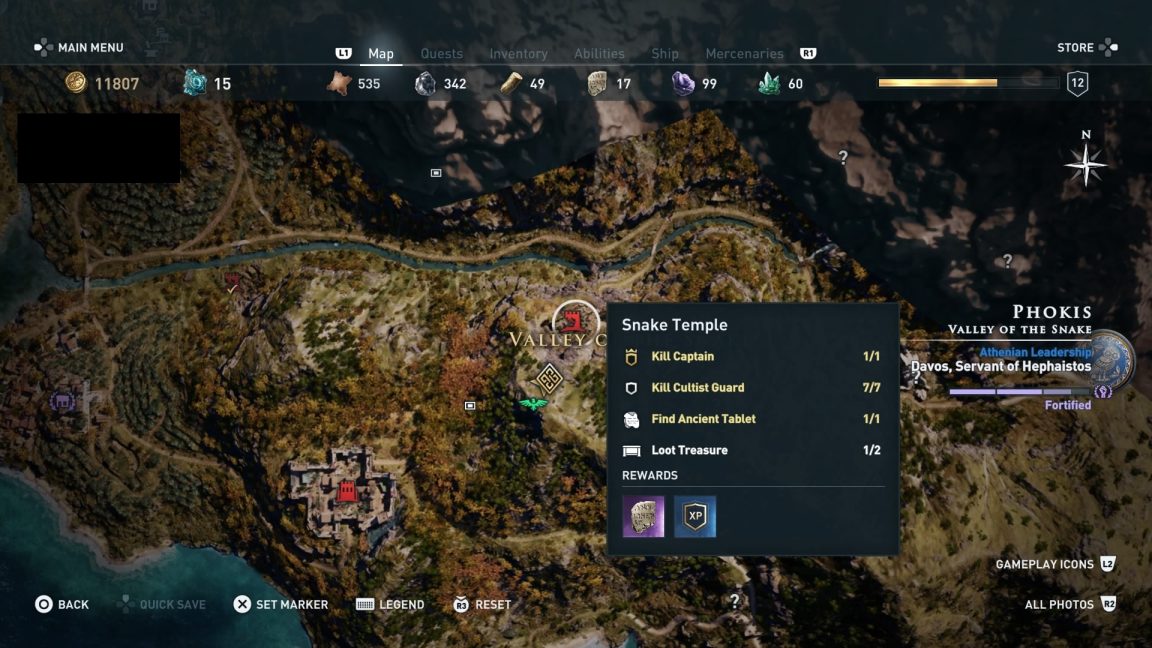Click the Back button
Viewport: 1152px width, 648px height.
tap(62, 604)
